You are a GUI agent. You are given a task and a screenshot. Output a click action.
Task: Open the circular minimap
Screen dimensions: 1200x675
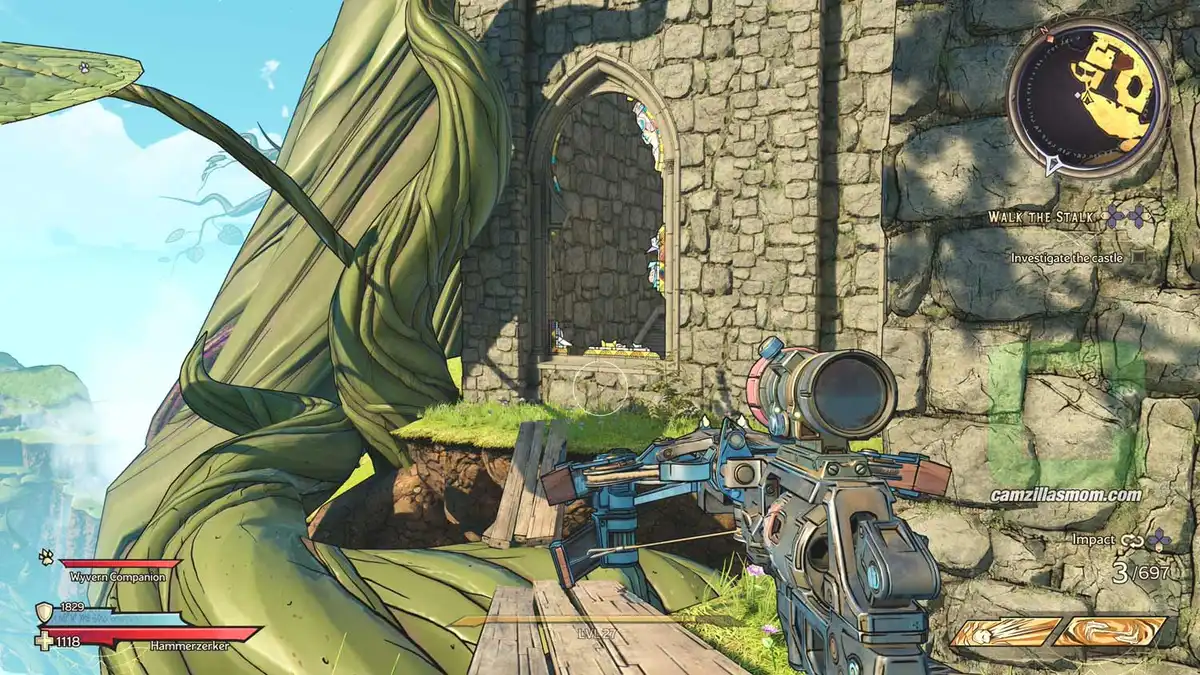(x=1086, y=98)
